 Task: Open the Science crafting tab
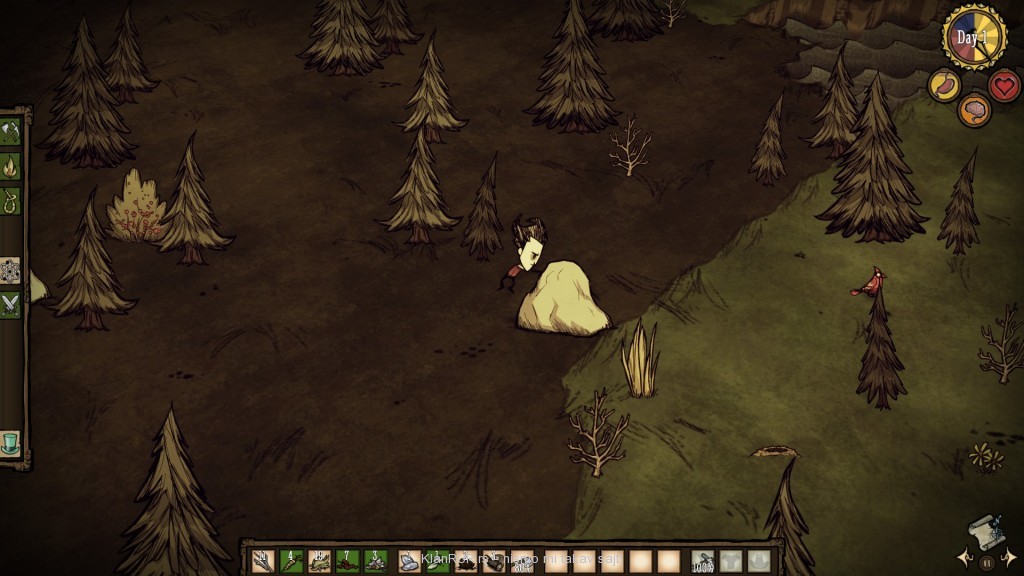coord(11,270)
